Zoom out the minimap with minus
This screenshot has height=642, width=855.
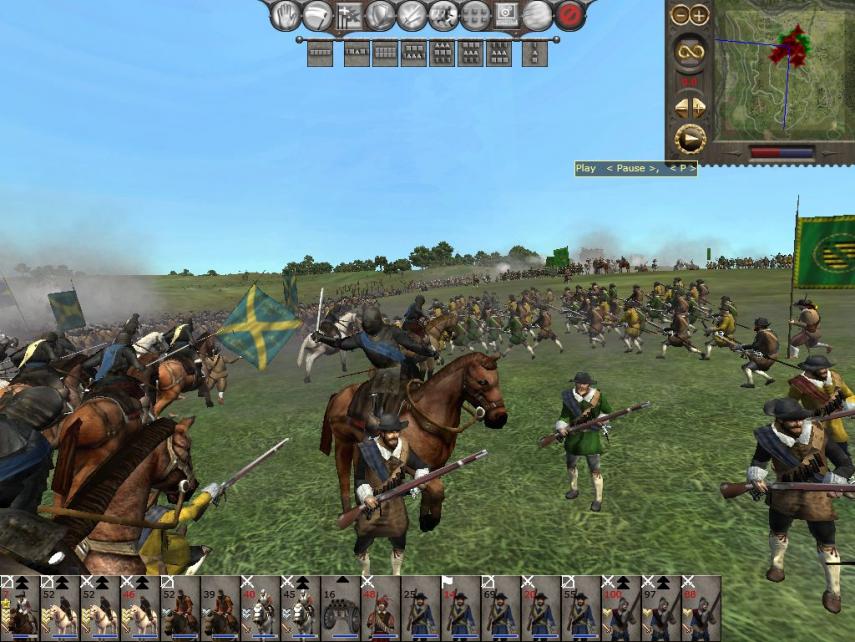pyautogui.click(x=680, y=15)
